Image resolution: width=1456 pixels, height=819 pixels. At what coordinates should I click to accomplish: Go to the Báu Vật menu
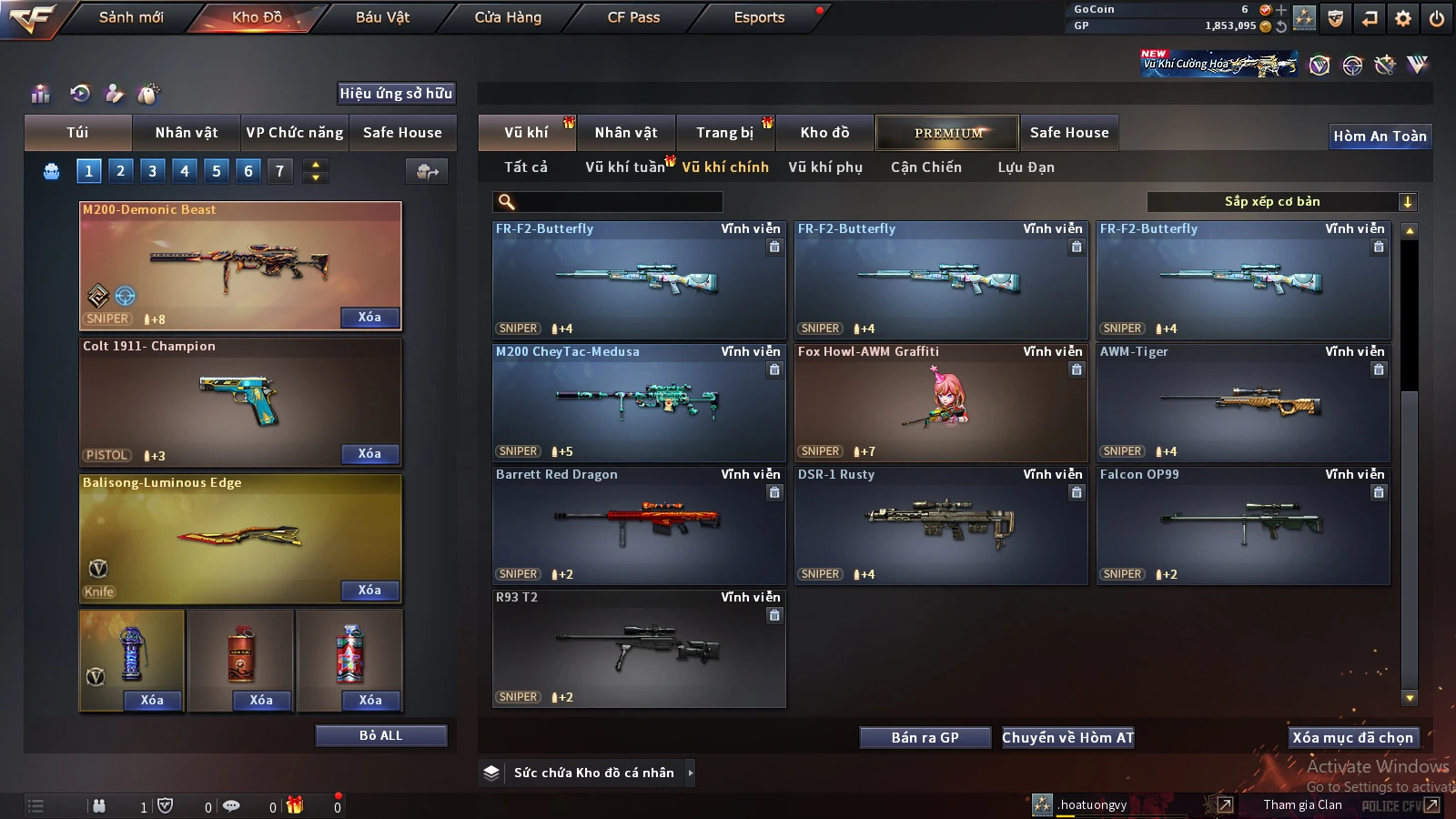click(x=382, y=17)
